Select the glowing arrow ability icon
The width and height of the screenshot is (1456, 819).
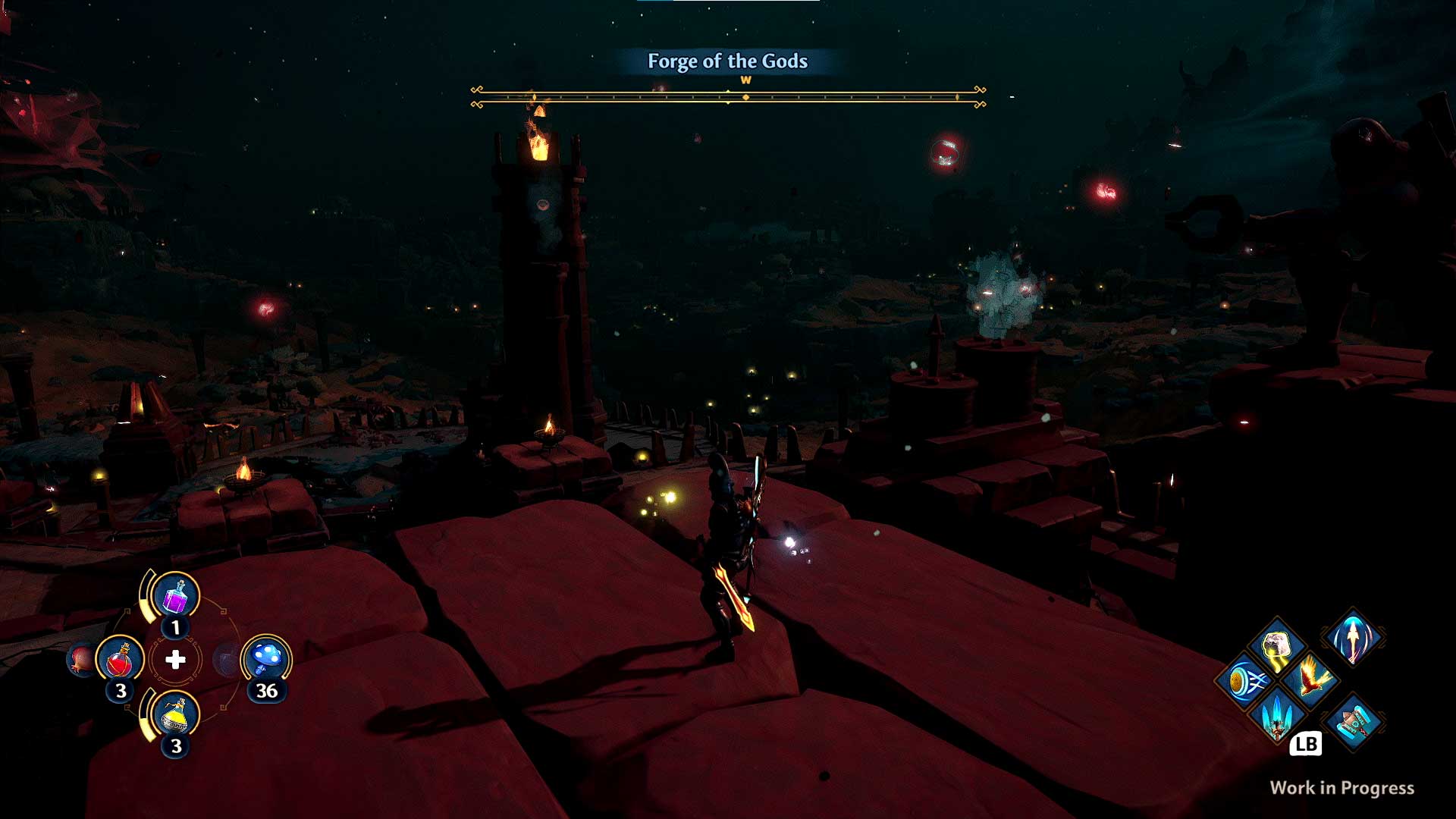coord(1353,639)
